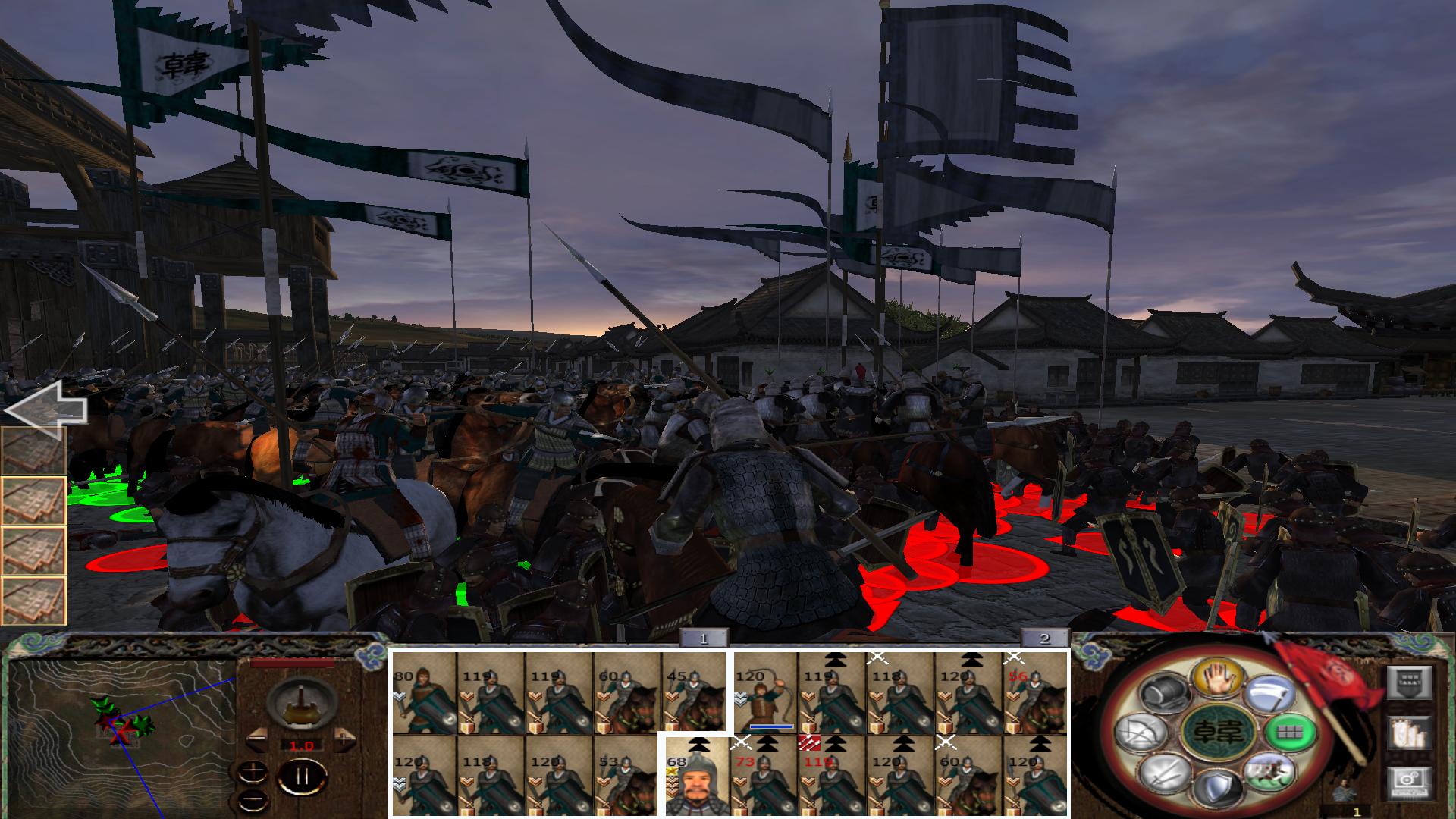This screenshot has width=1456, height=819.
Task: Select the halt order hand icon
Action: 1217,679
